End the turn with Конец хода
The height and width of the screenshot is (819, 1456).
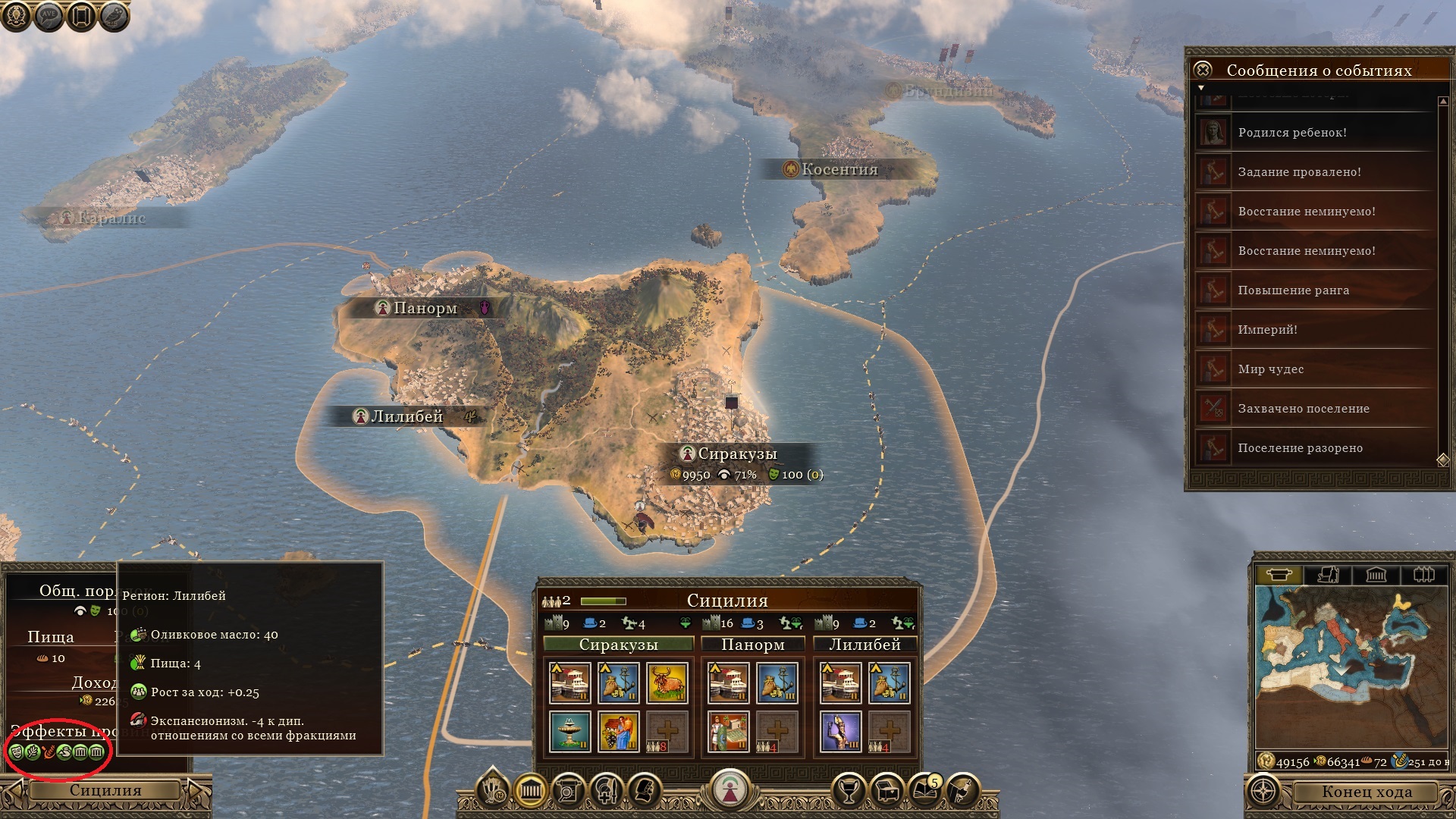(x=1367, y=792)
